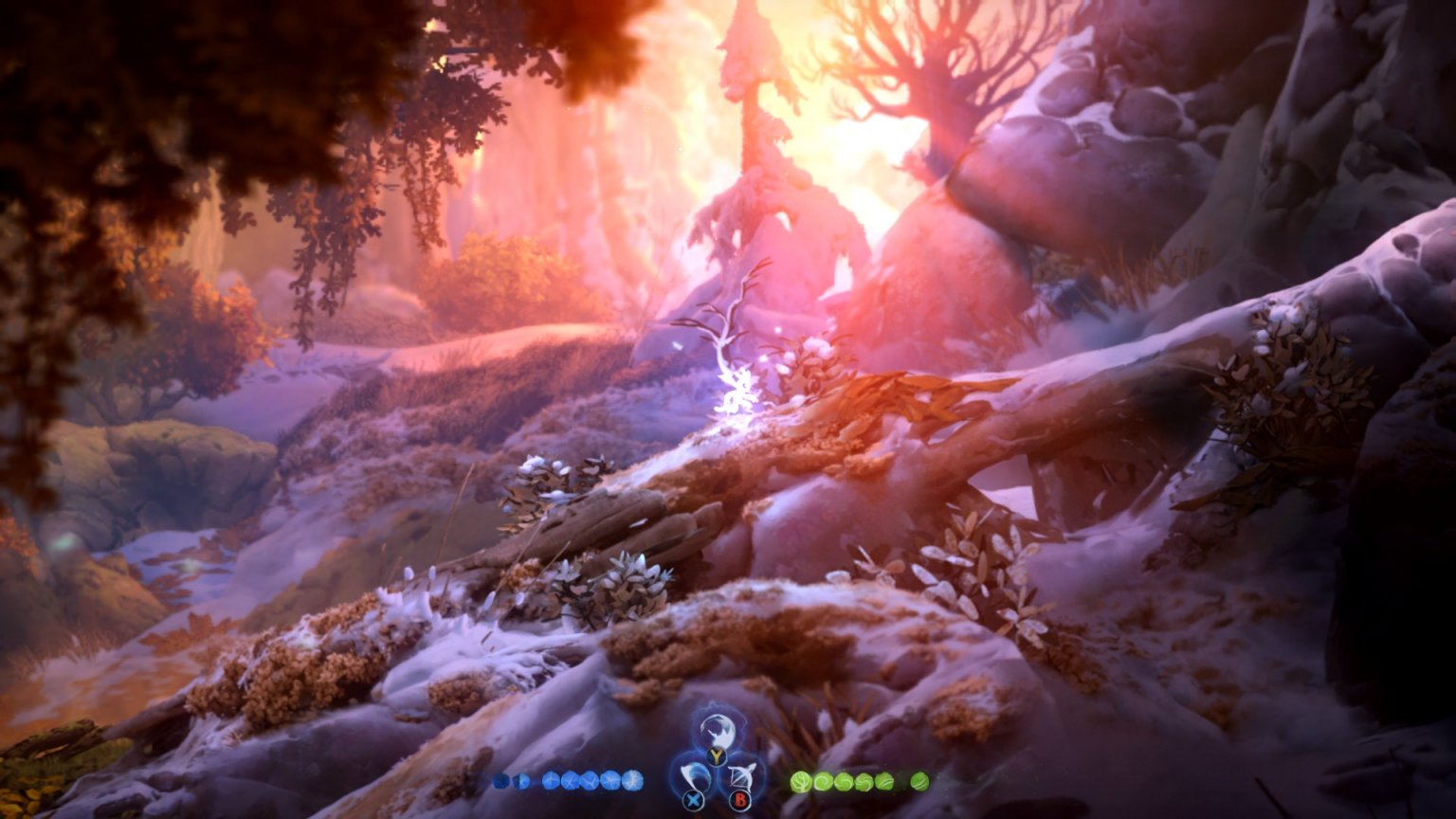Select the X-slot slash ability icon

(698, 777)
